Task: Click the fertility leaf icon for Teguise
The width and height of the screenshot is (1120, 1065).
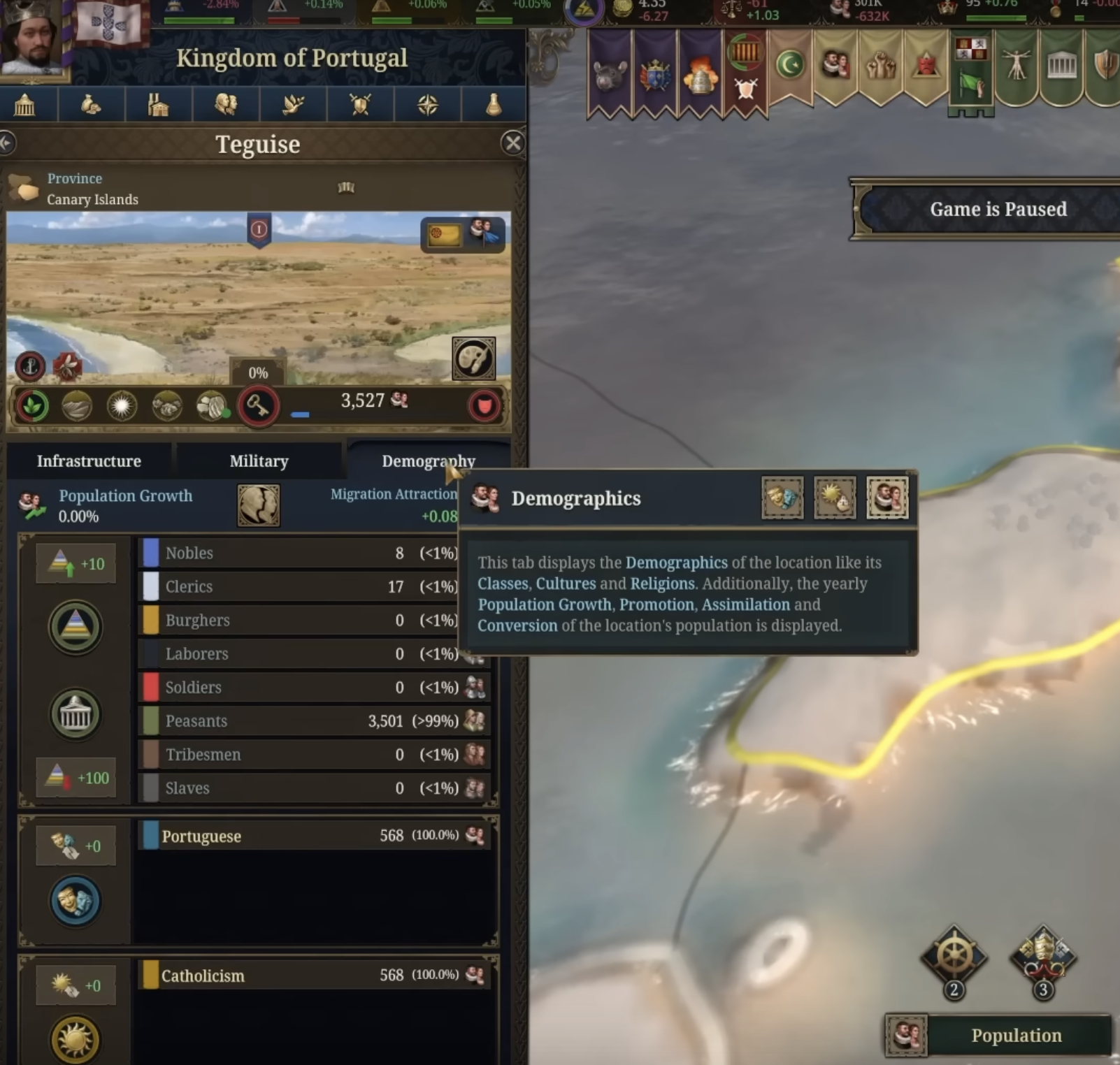Action: tap(34, 405)
